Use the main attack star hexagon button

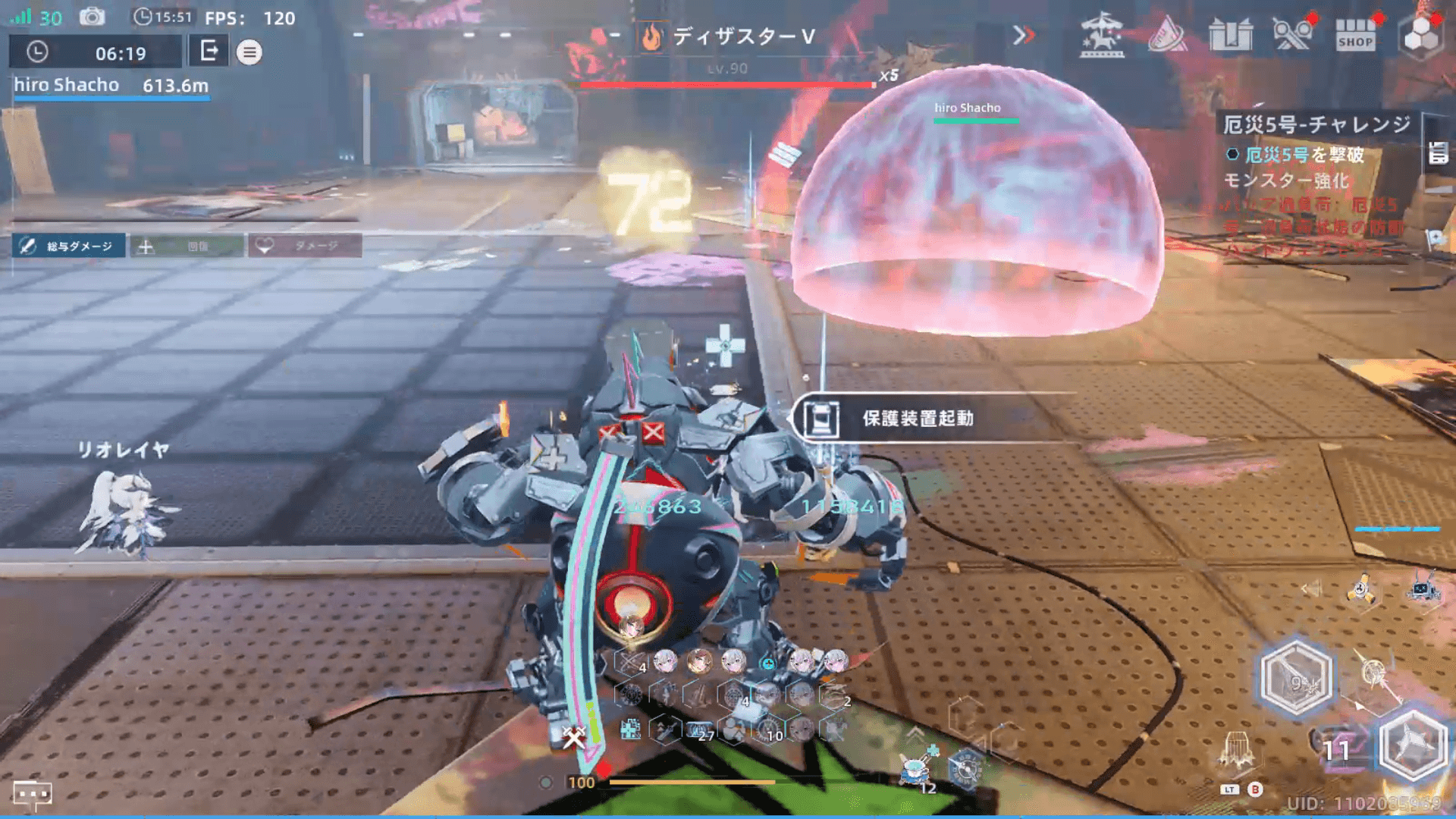1412,746
